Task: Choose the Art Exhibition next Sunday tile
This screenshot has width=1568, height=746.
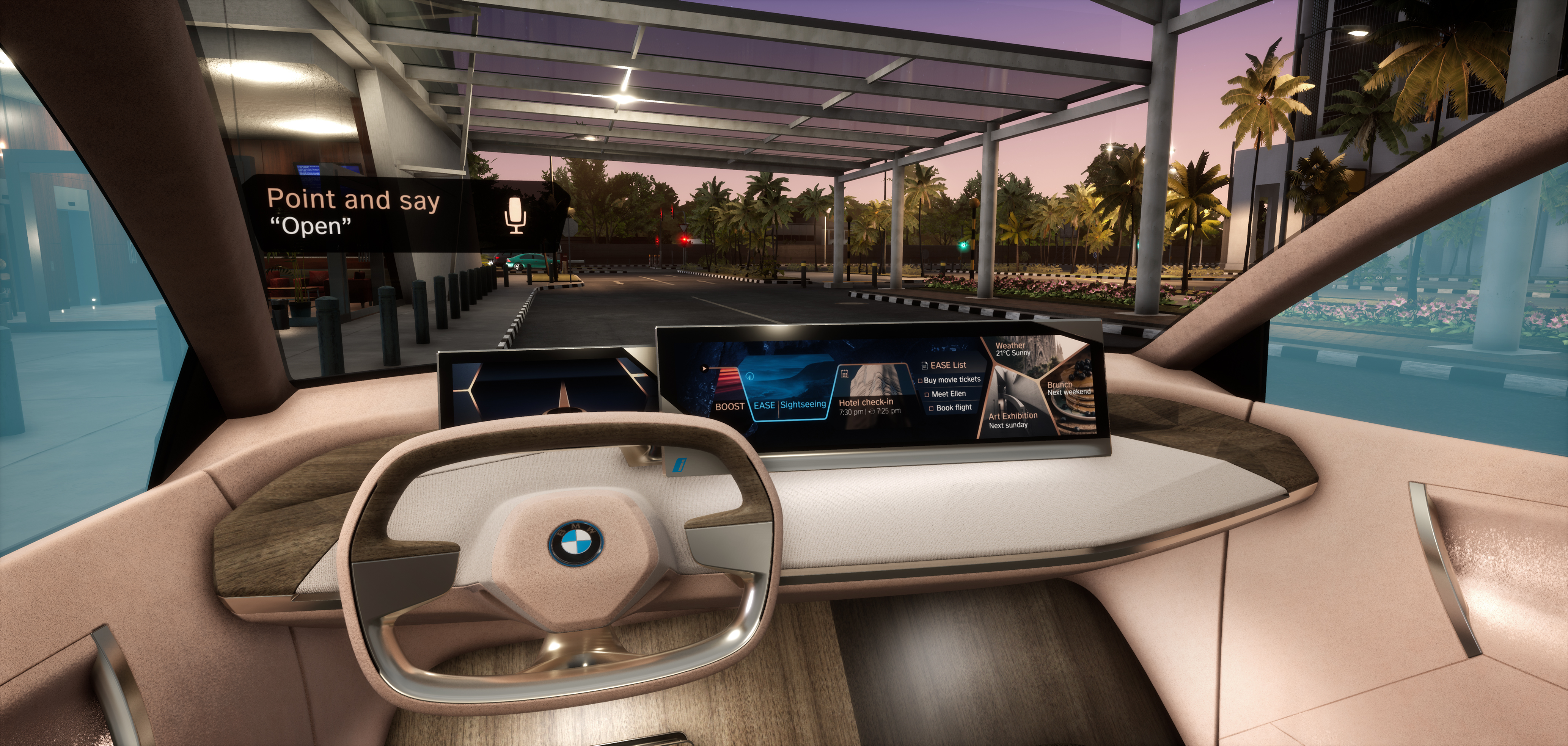Action: tap(1013, 420)
